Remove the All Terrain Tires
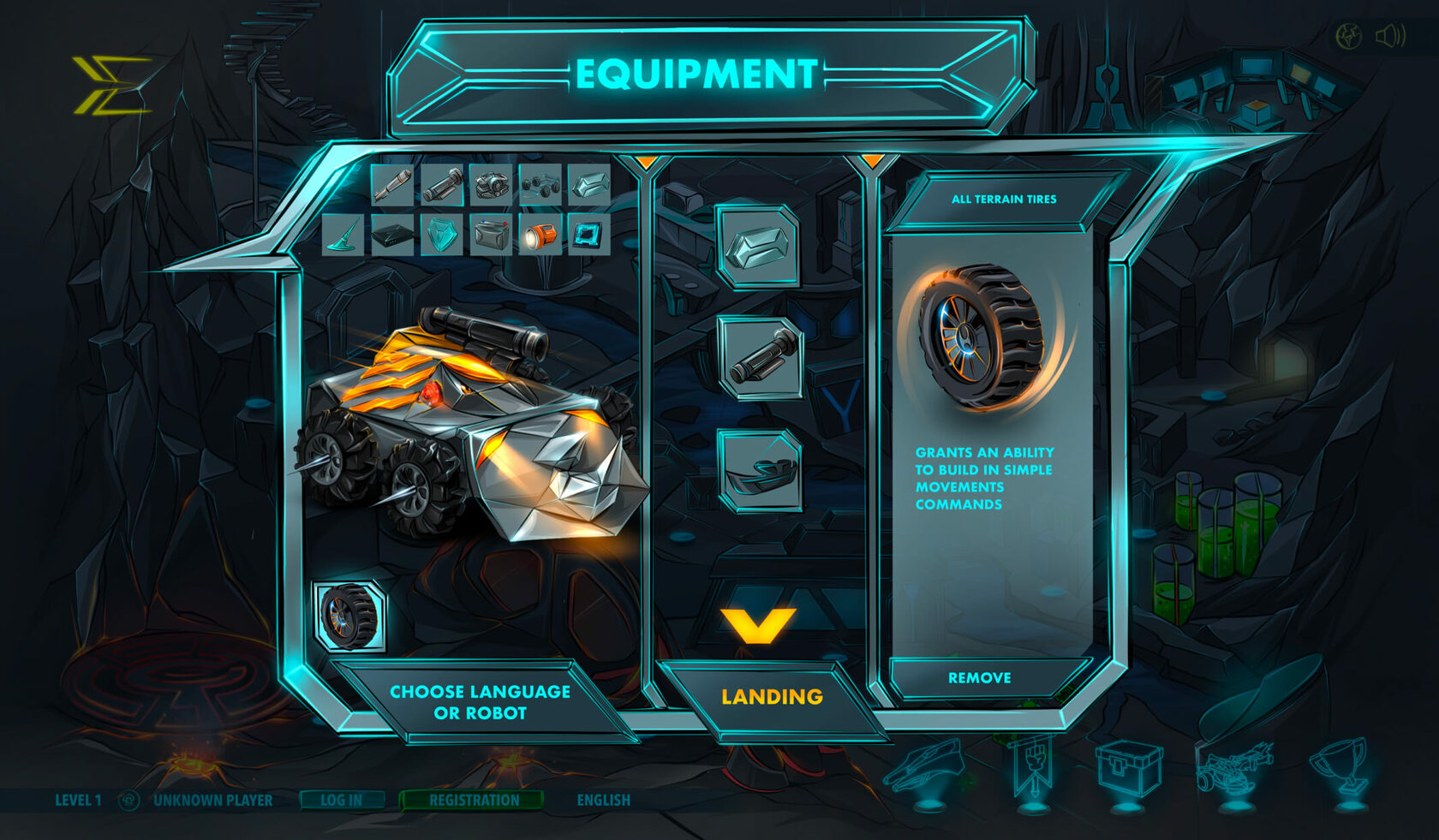Viewport: 1439px width, 840px height. pos(979,677)
